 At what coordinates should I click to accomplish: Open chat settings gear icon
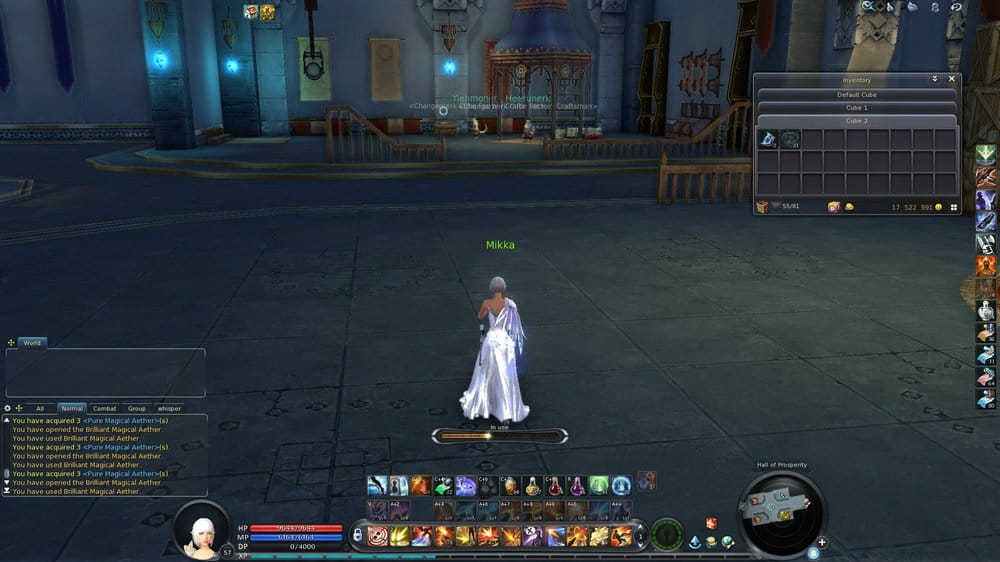(x=8, y=408)
